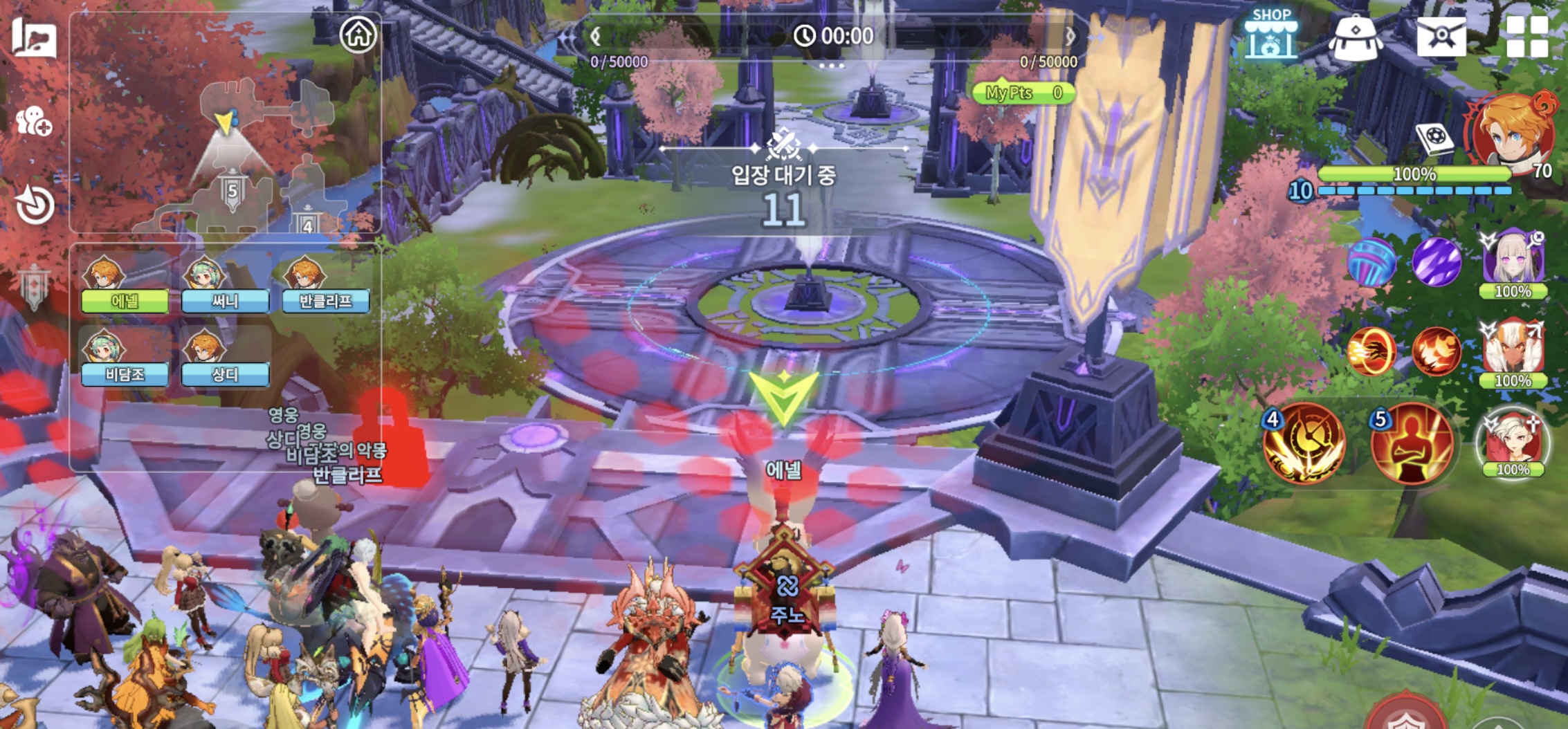Use the purple orb skill
This screenshot has width=1568, height=729.
[x=1437, y=262]
